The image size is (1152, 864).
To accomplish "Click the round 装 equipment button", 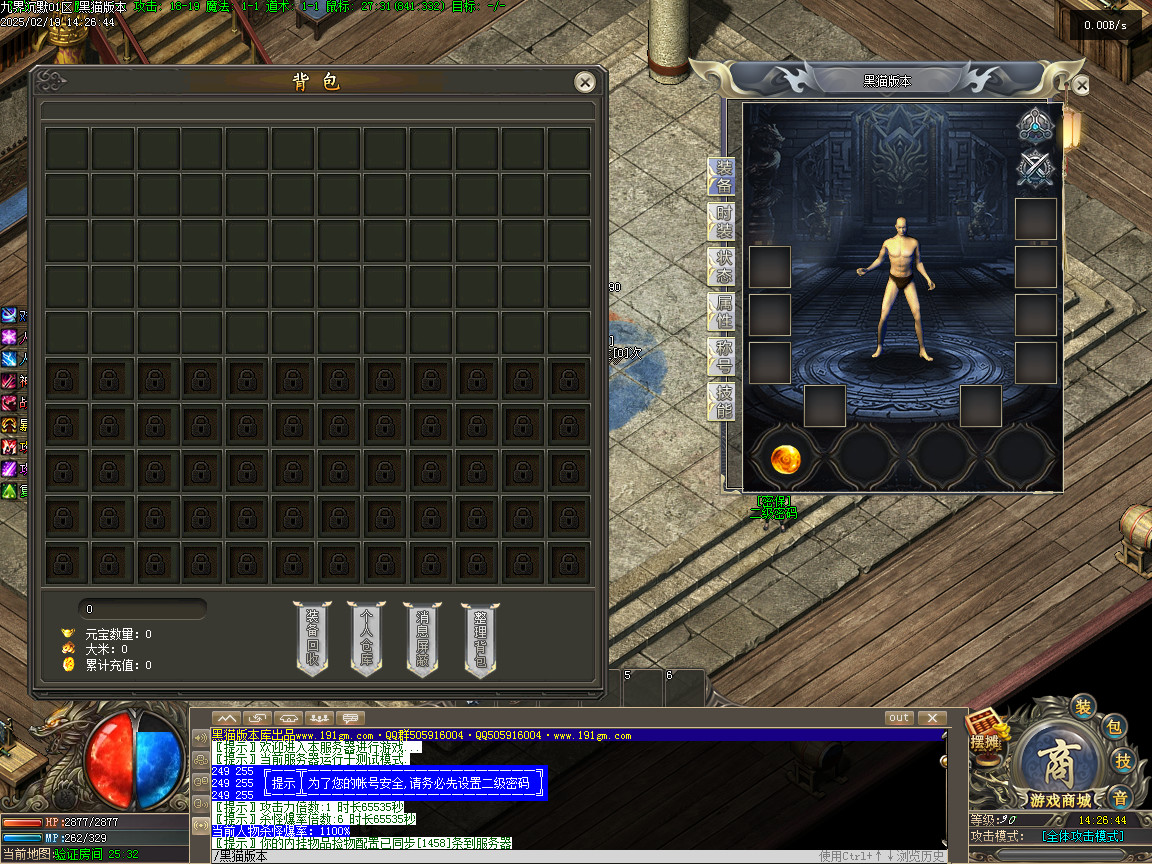I will tap(1083, 707).
